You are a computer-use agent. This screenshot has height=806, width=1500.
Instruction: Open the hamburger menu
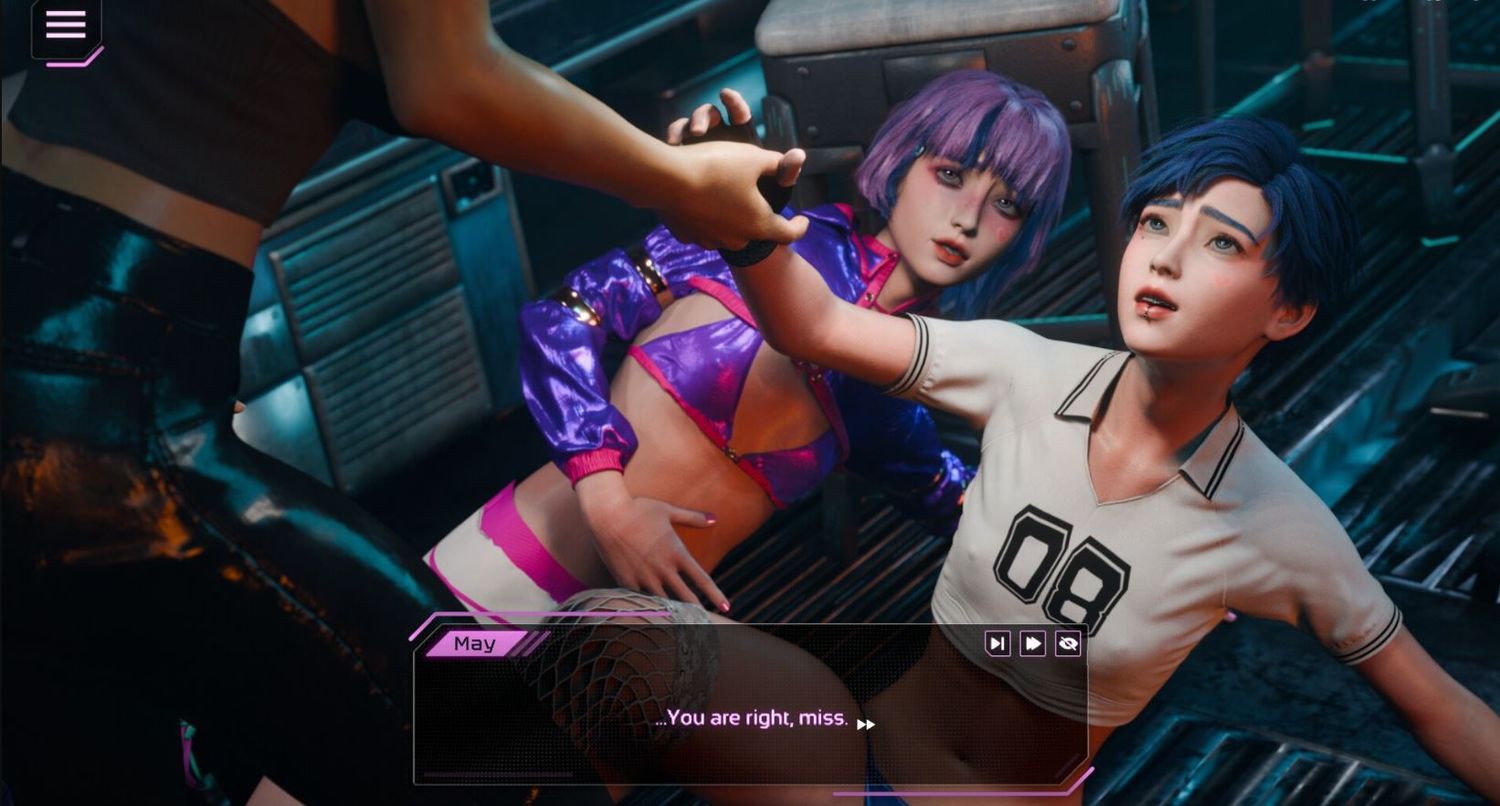point(66,25)
